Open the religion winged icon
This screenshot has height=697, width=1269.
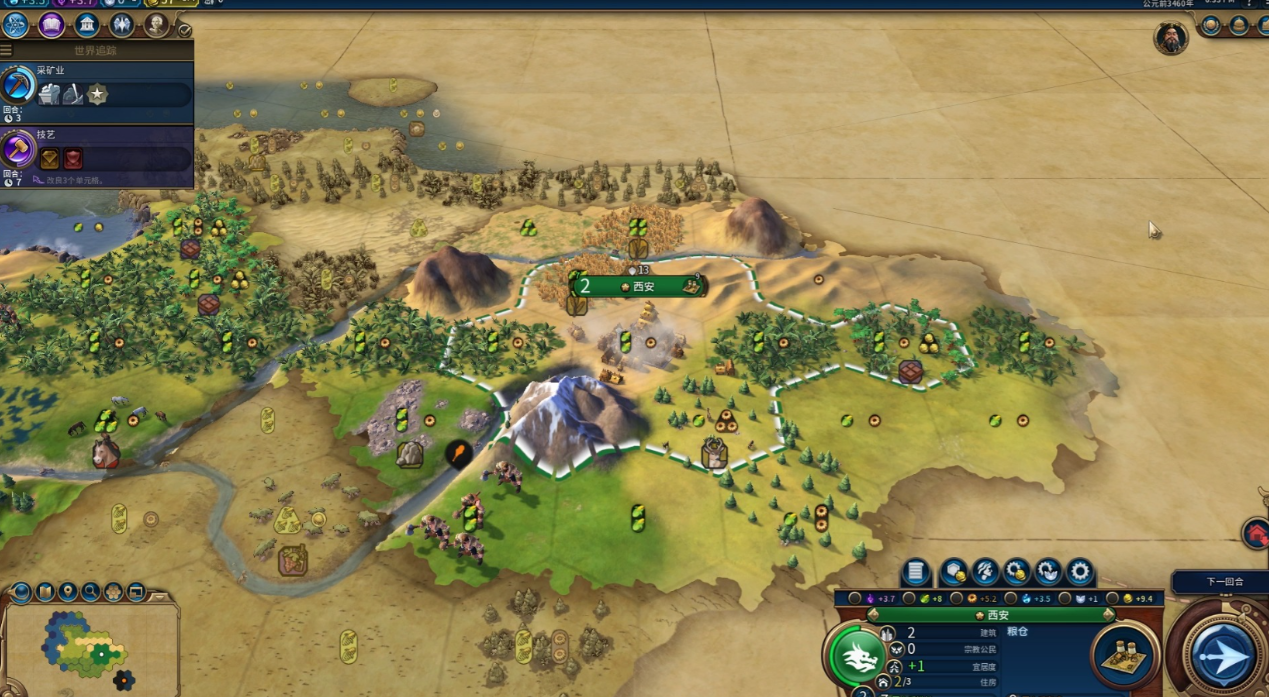tap(121, 25)
